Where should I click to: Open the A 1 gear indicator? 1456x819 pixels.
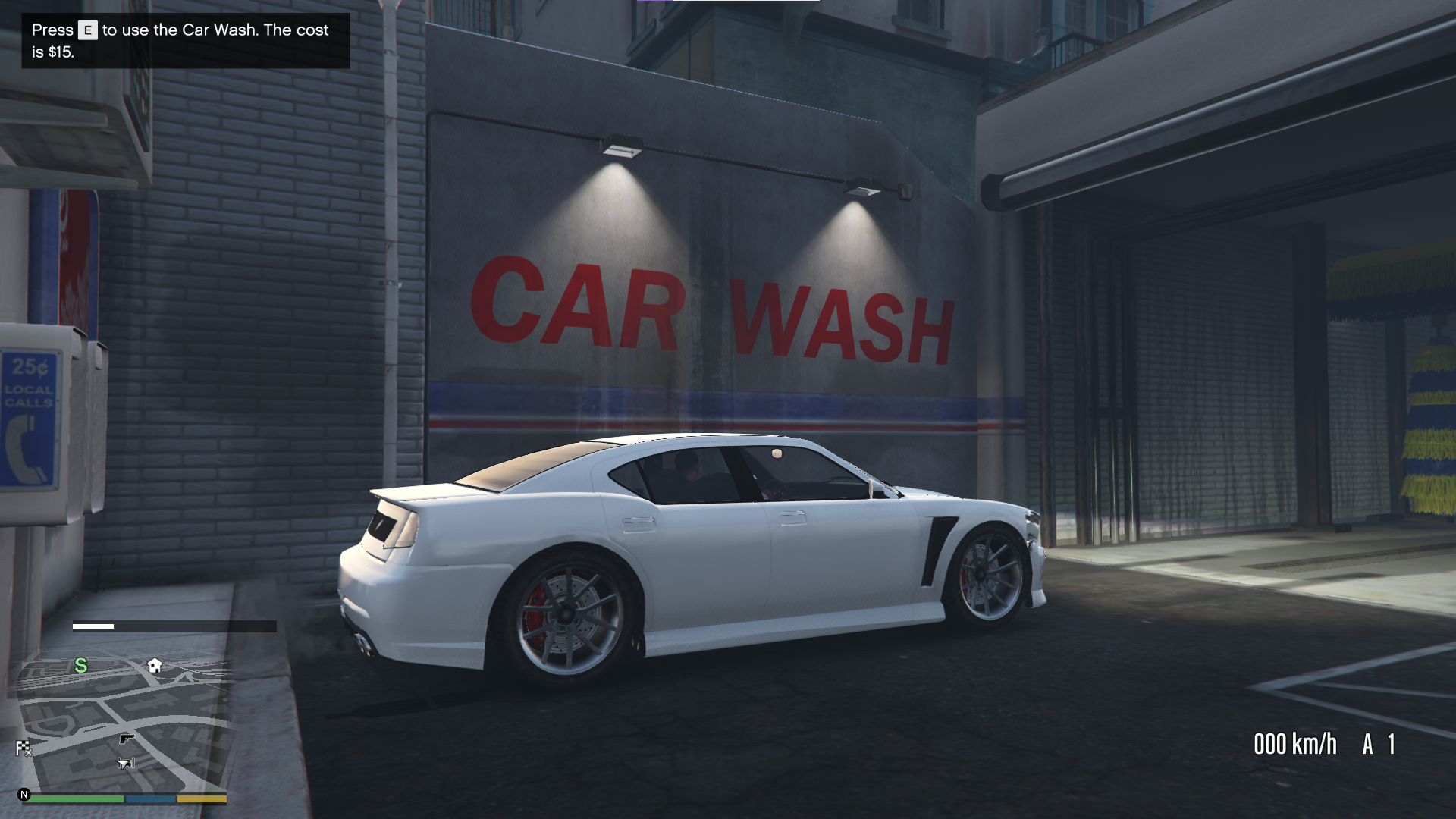1379,745
